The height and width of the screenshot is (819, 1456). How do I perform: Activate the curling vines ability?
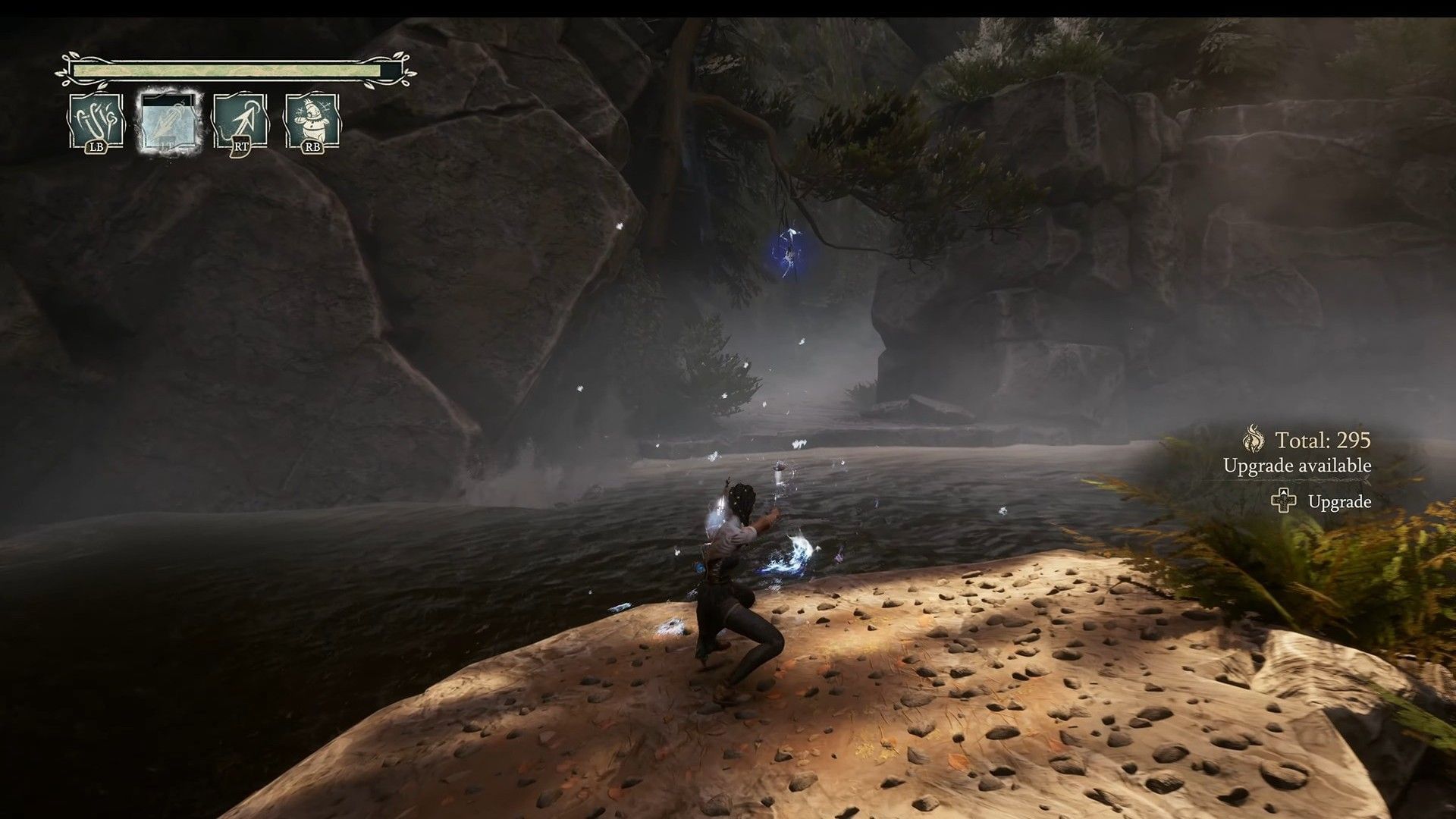coord(96,121)
